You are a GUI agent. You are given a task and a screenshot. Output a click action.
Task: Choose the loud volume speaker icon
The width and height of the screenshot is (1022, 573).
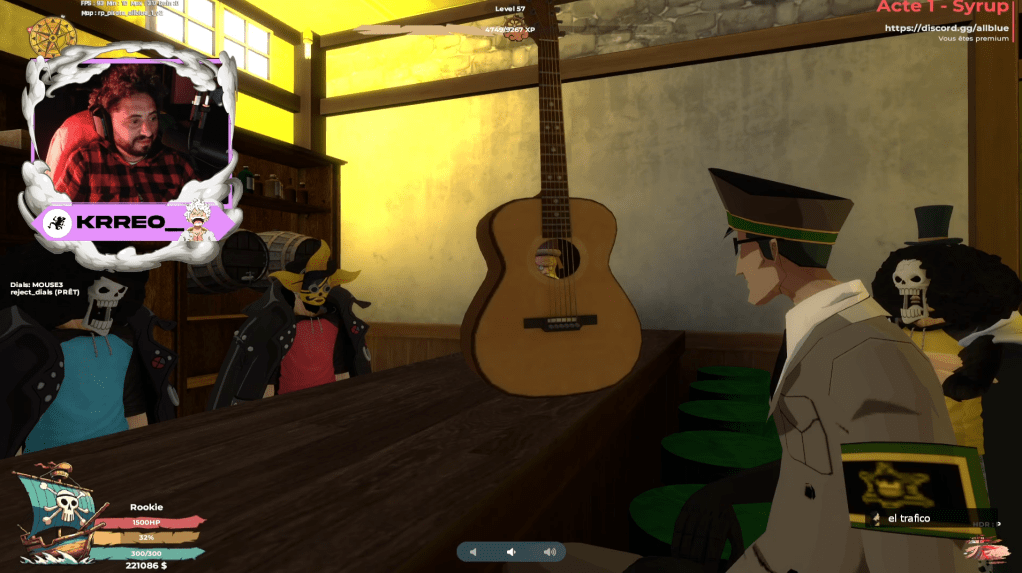click(549, 552)
